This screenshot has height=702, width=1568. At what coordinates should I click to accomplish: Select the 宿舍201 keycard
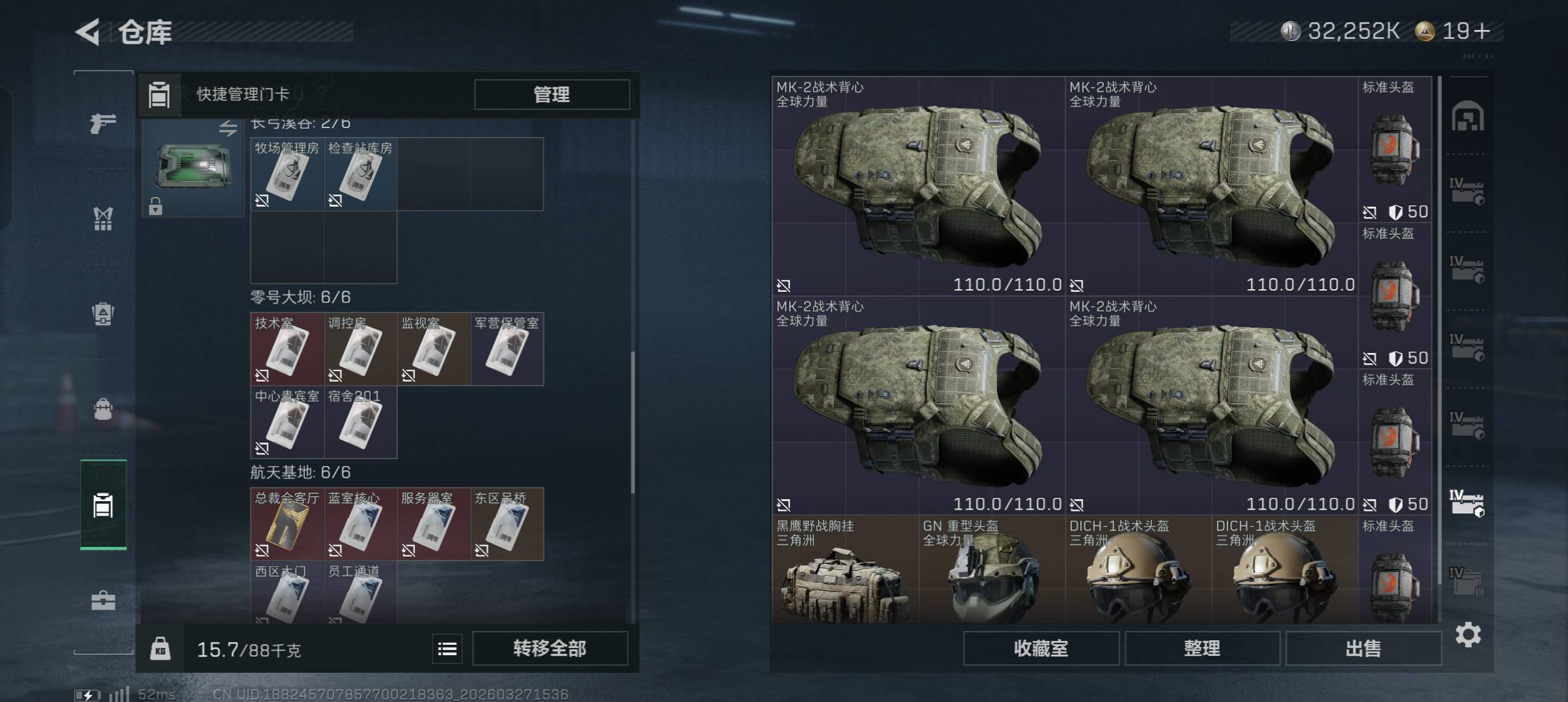(x=360, y=422)
